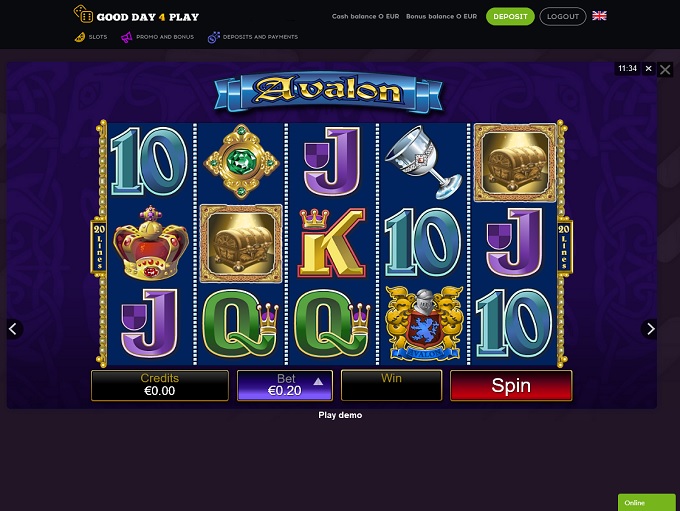Go to the previous game with left arrow
The width and height of the screenshot is (680, 511).
13,328
